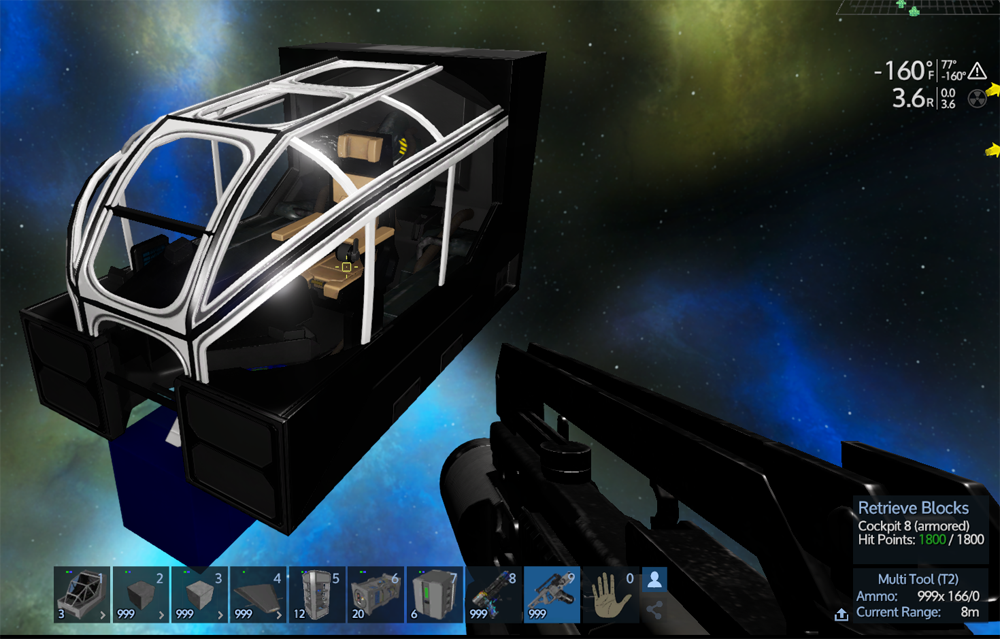
Task: Switch to the empty hand slot
Action: [x=609, y=595]
